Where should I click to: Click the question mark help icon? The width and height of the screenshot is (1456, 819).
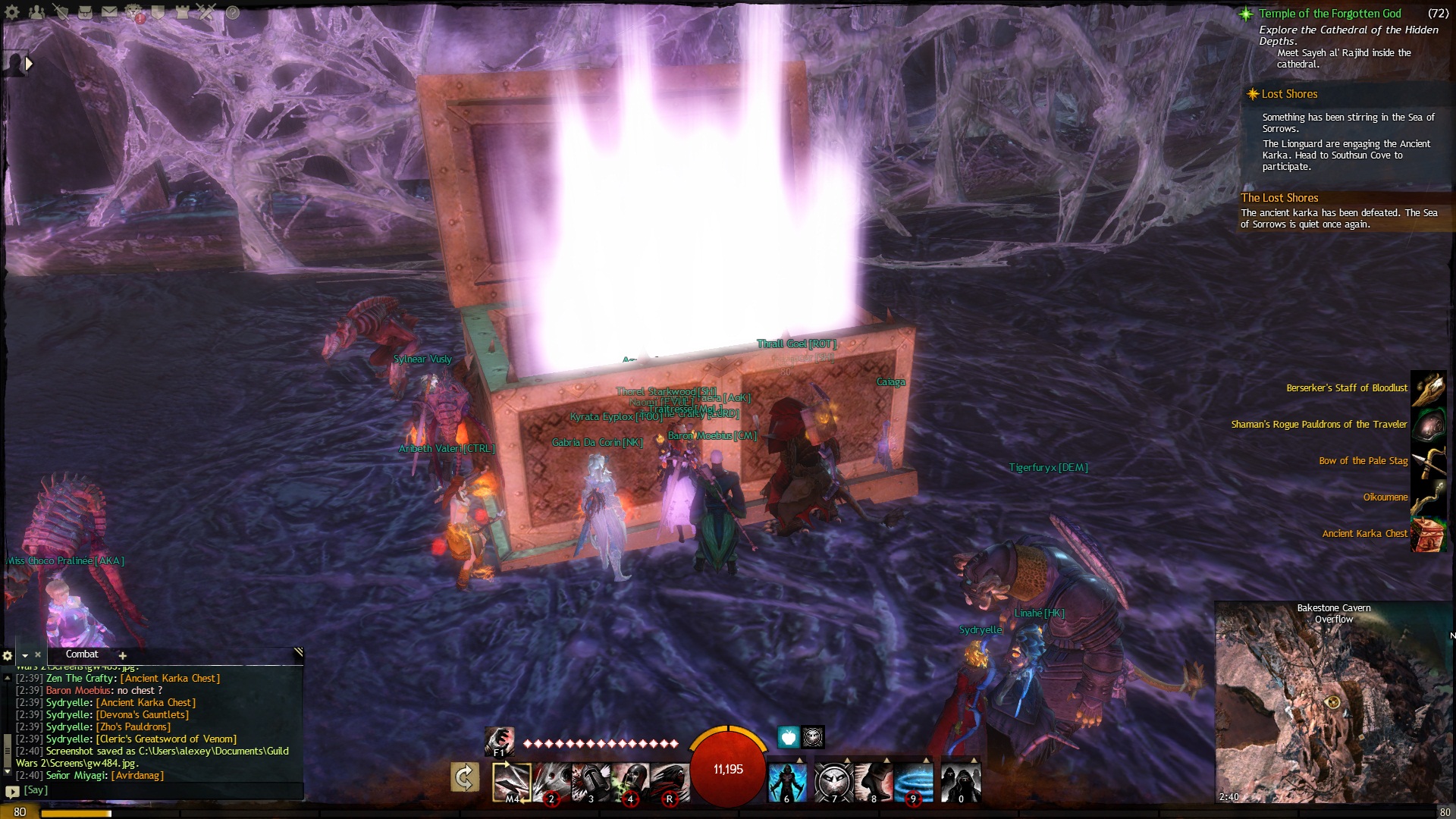[233, 12]
